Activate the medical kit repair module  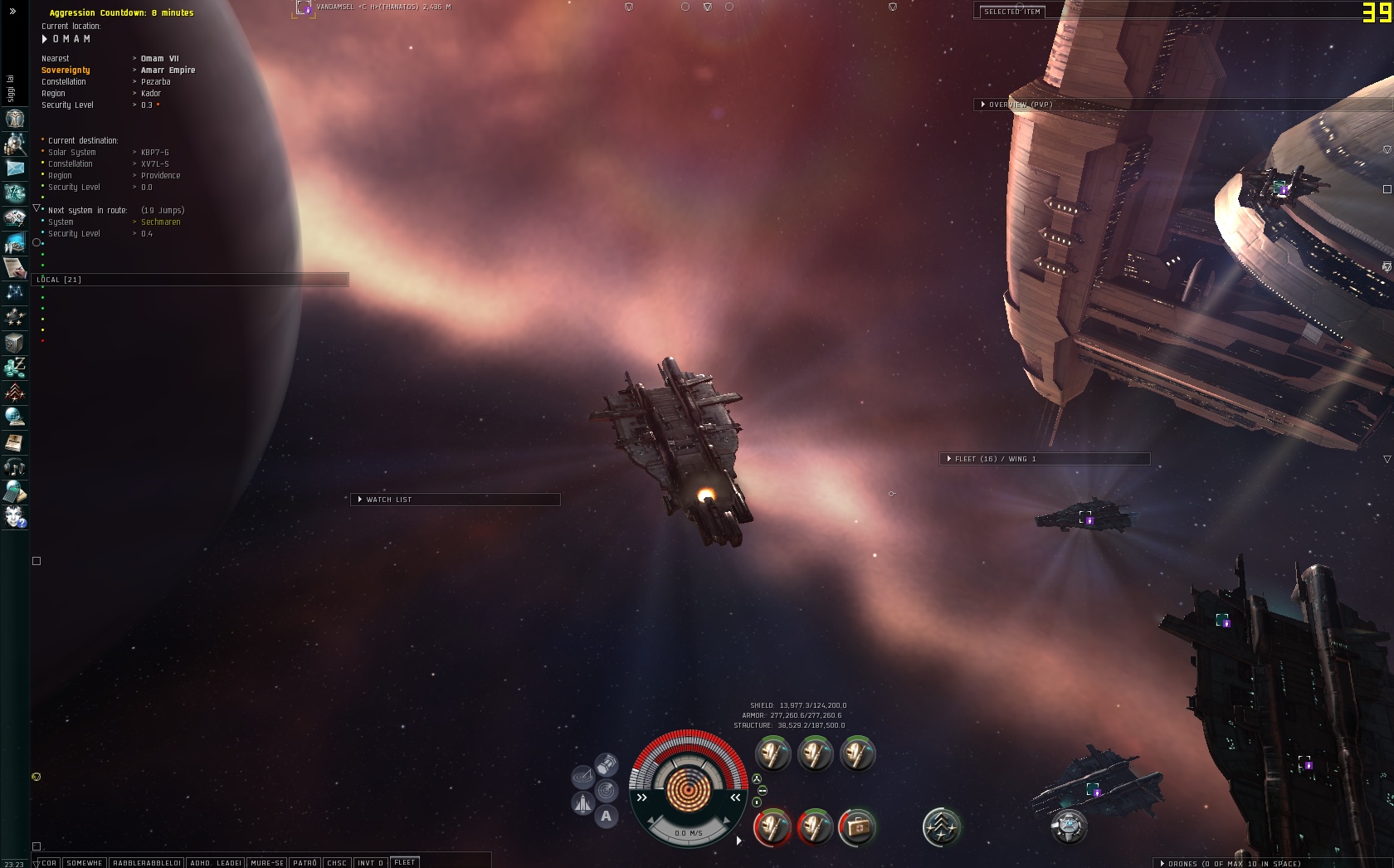click(x=857, y=827)
